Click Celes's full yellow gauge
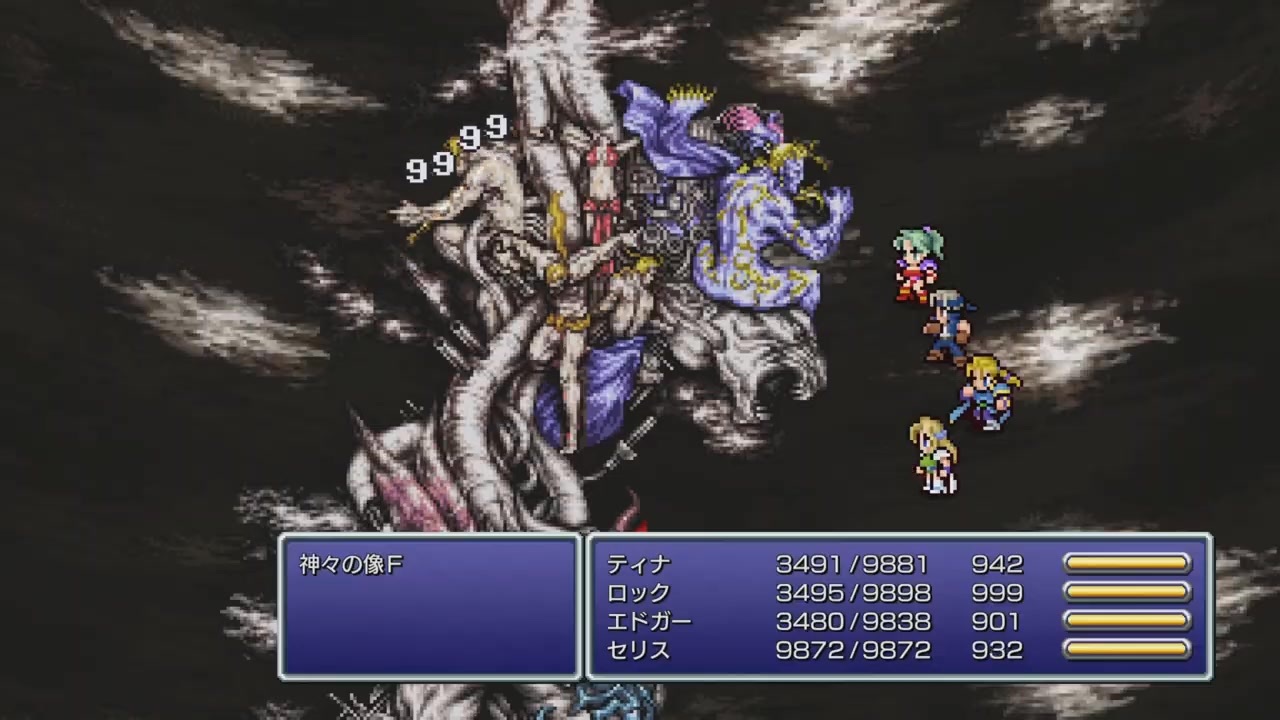This screenshot has width=1280, height=720. point(1127,650)
